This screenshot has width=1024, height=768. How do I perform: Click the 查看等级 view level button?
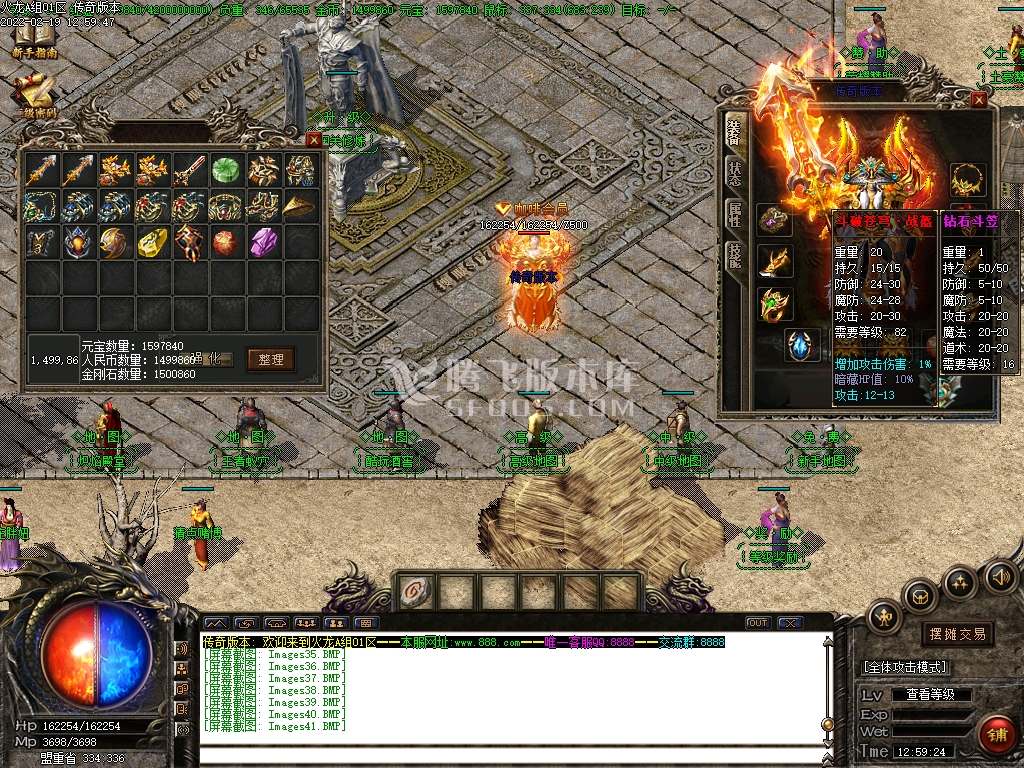tap(931, 694)
